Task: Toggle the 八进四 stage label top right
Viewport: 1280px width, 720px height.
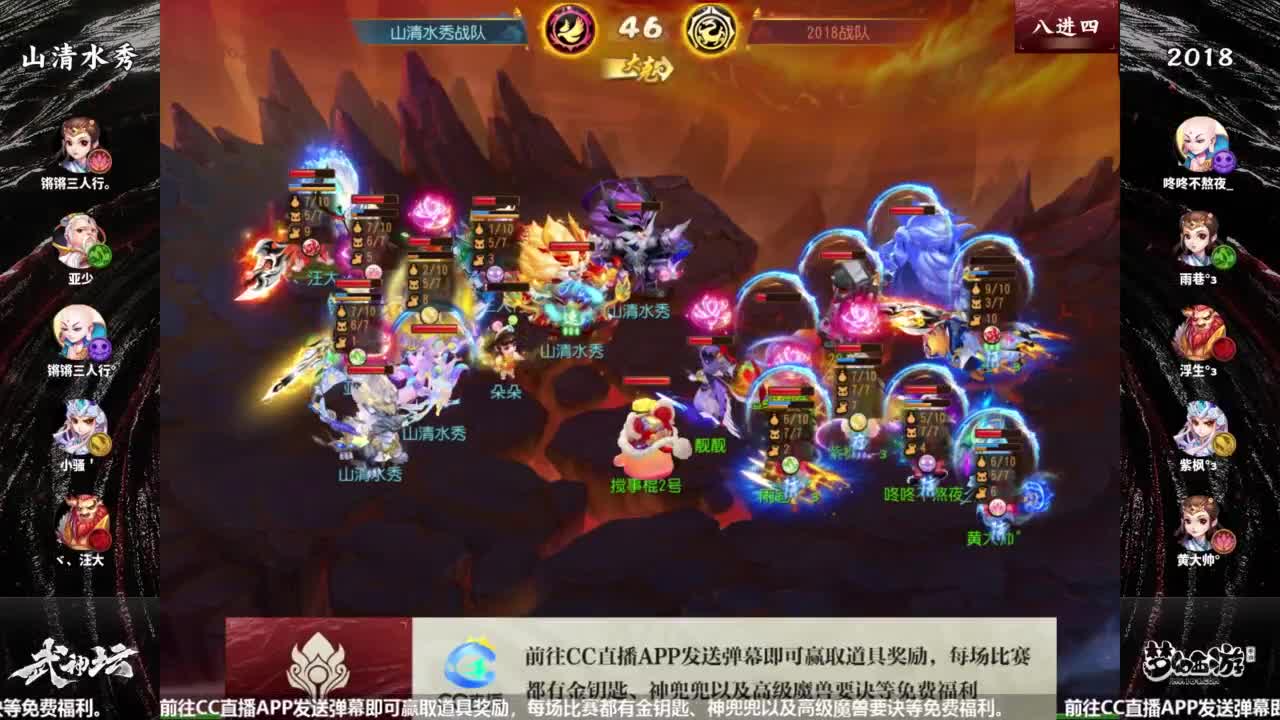Action: tap(1066, 28)
